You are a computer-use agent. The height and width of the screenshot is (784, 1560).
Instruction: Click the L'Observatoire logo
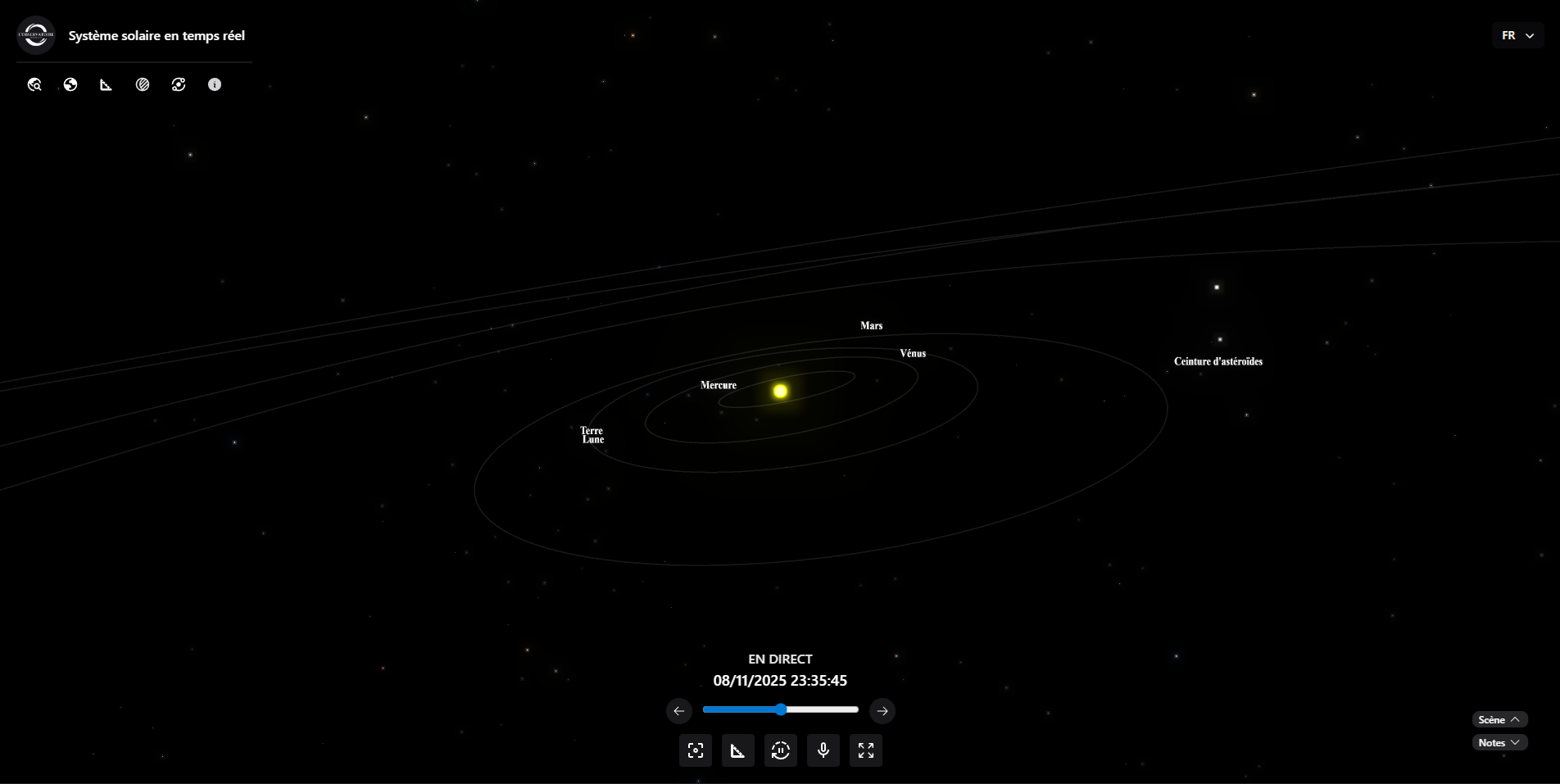click(36, 35)
